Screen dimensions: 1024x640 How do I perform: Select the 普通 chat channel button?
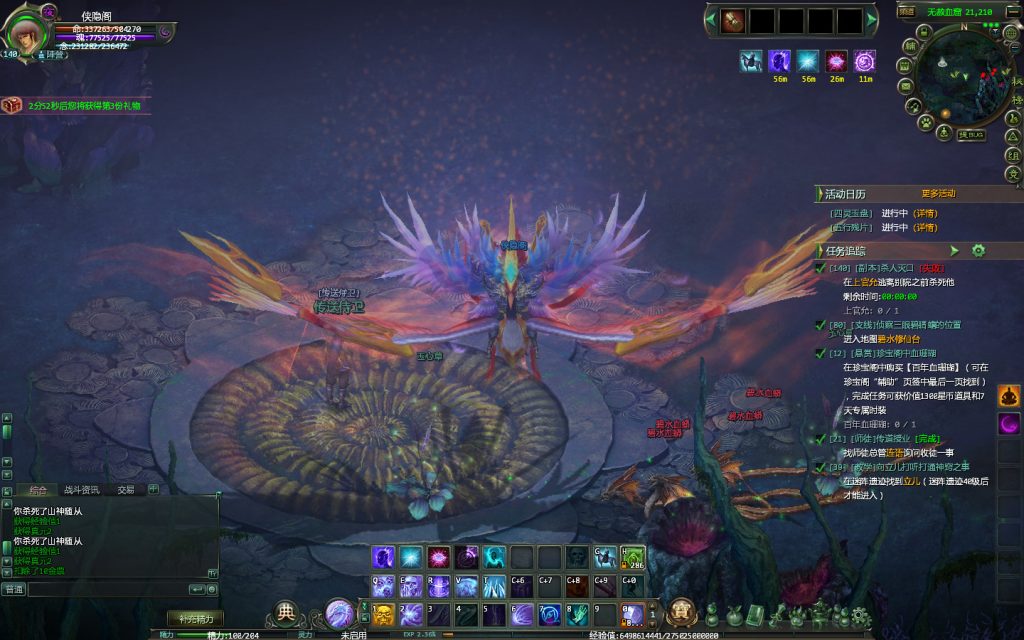pyautogui.click(x=14, y=589)
